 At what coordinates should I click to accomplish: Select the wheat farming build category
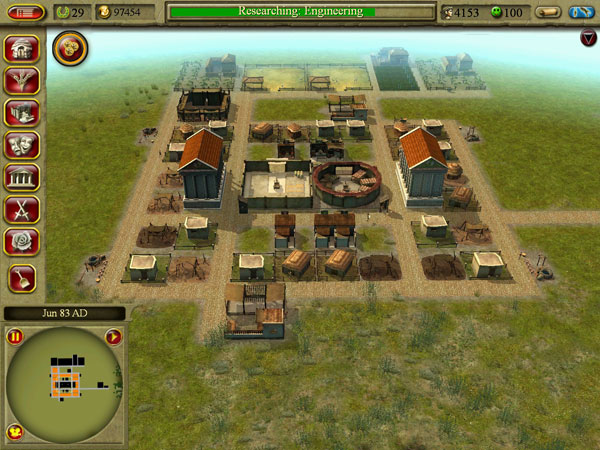pyautogui.click(x=22, y=81)
